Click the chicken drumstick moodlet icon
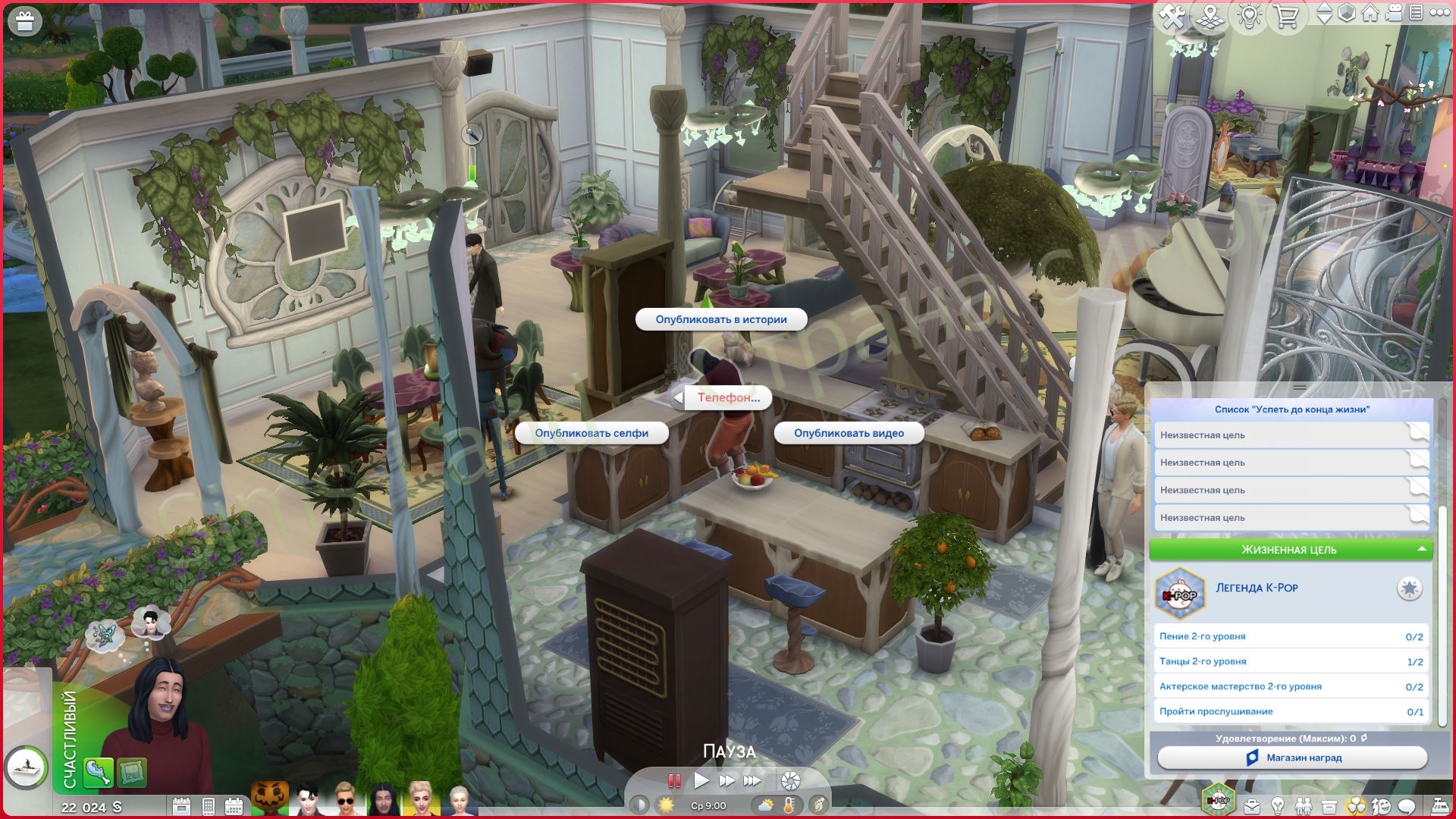This screenshot has height=819, width=1456. click(98, 772)
